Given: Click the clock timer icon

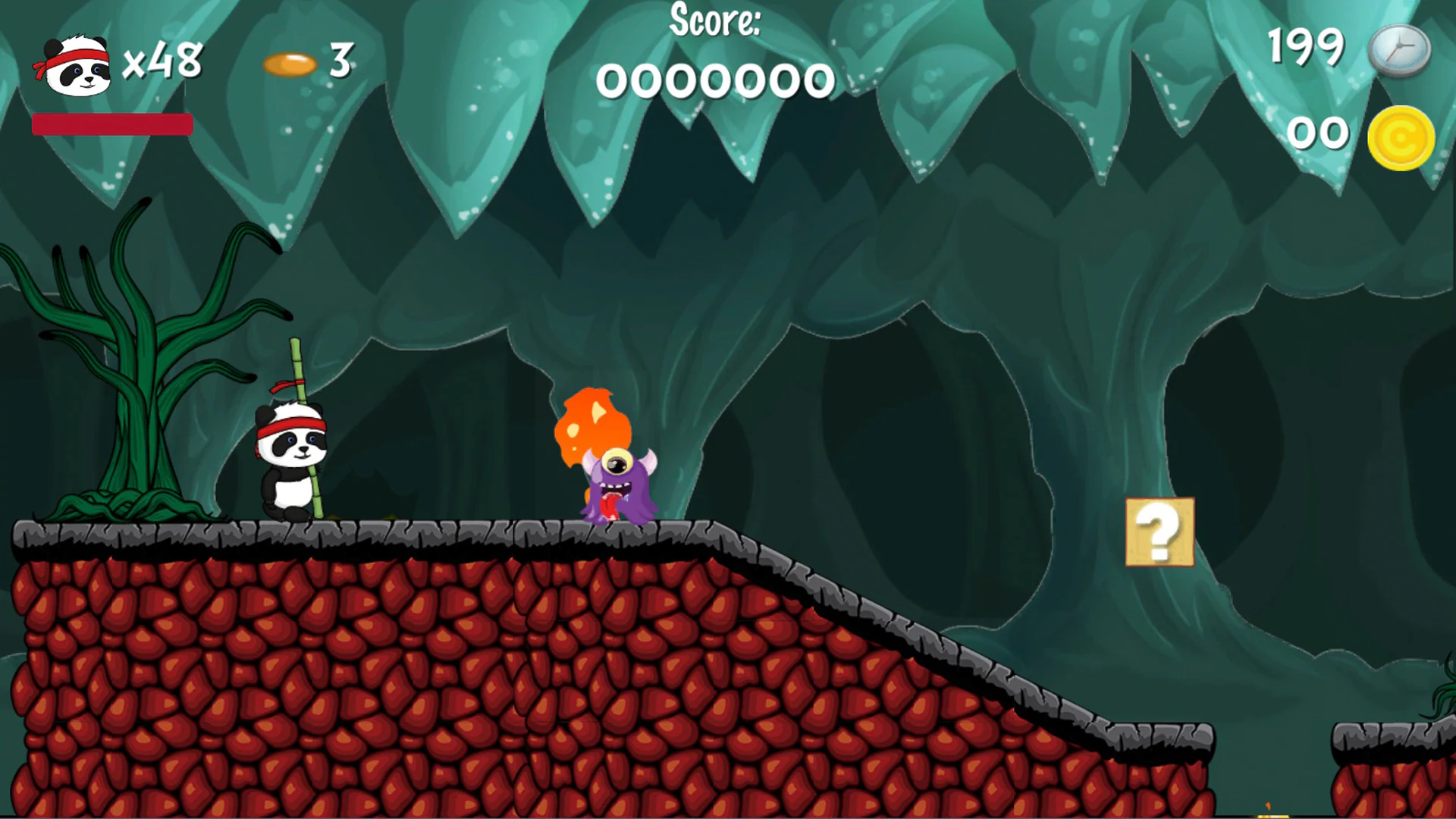Looking at the screenshot, I should [x=1400, y=49].
